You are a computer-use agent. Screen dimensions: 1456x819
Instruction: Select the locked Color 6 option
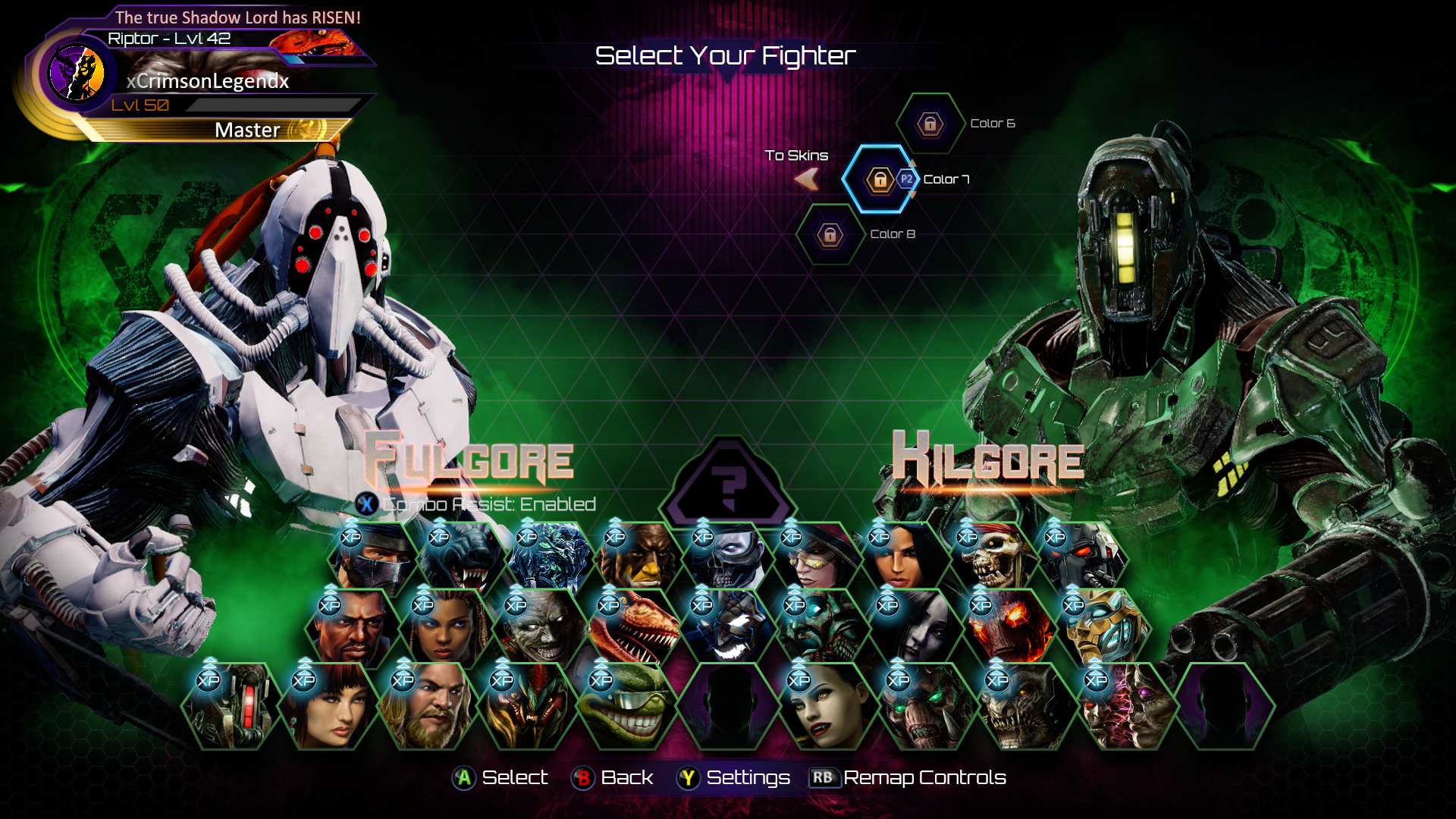(930, 124)
